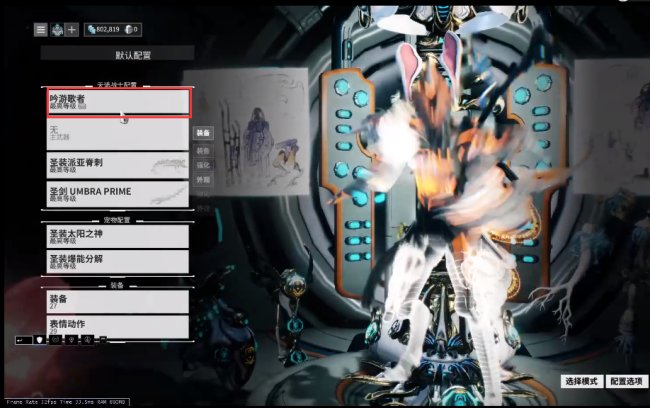This screenshot has width=650, height=408.
Task: Click the Warframe profile avatar icon
Action: point(56,30)
